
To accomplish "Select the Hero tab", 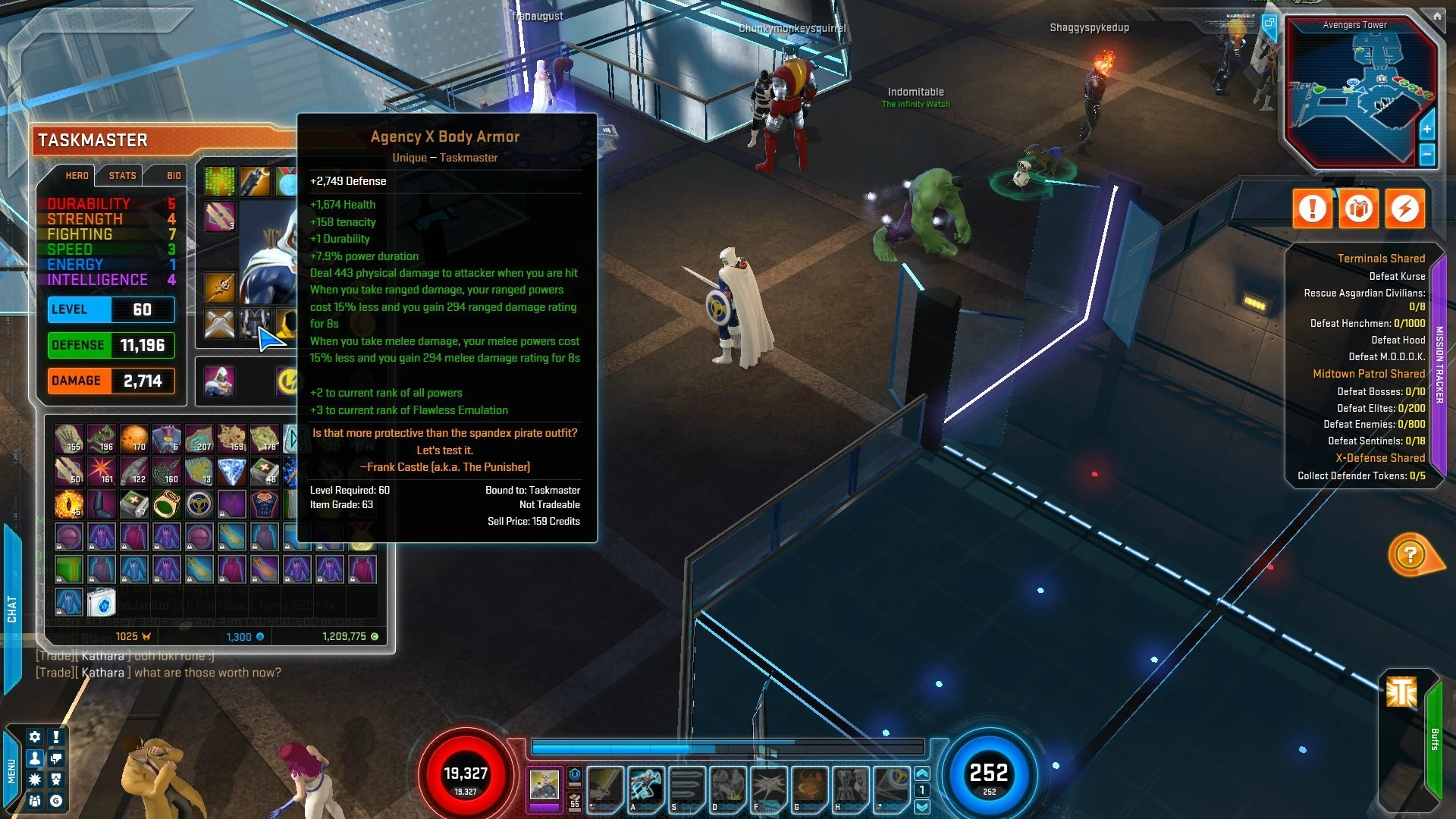I will tap(77, 175).
